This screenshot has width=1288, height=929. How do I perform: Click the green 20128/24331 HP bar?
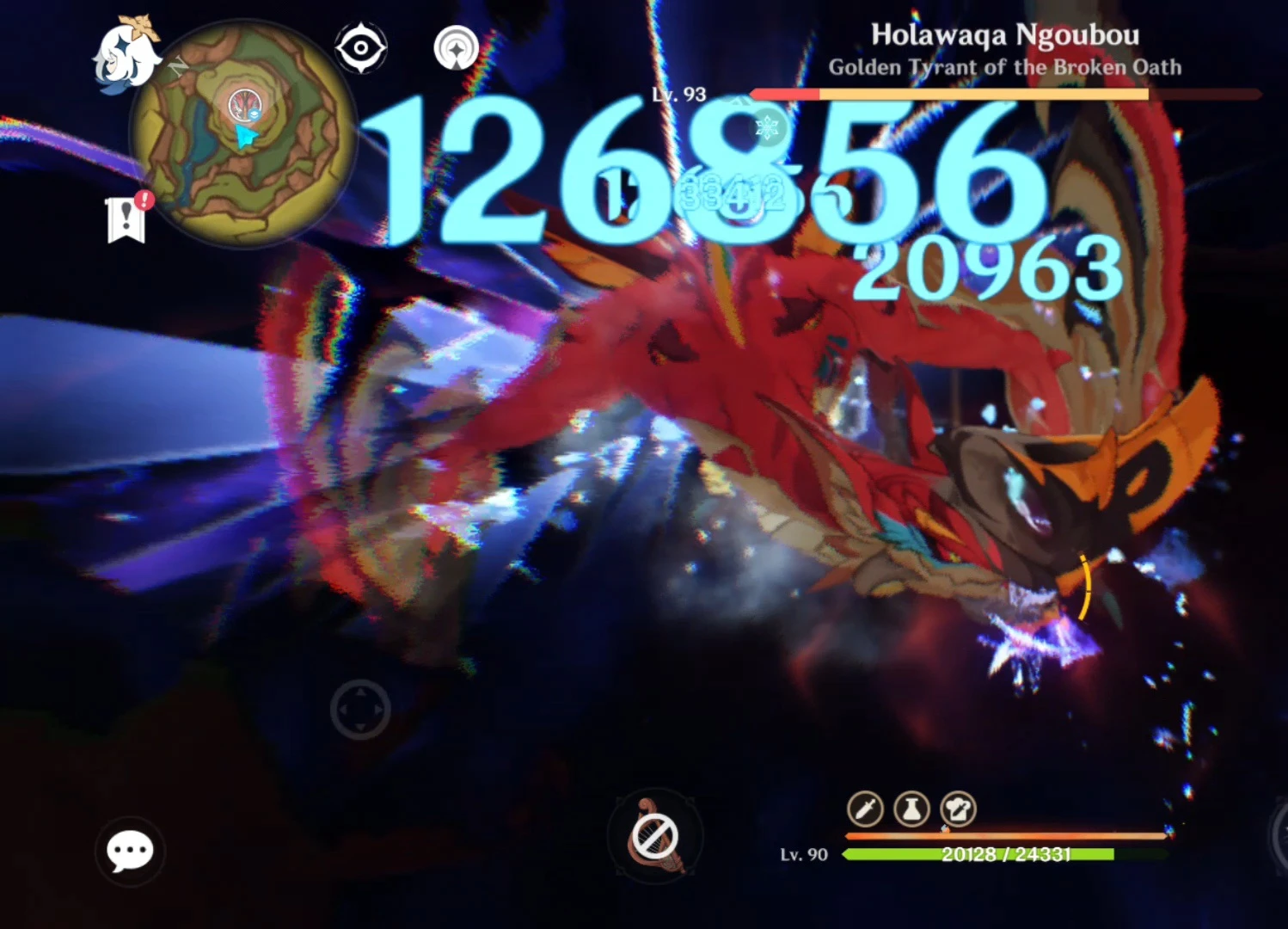(1006, 855)
